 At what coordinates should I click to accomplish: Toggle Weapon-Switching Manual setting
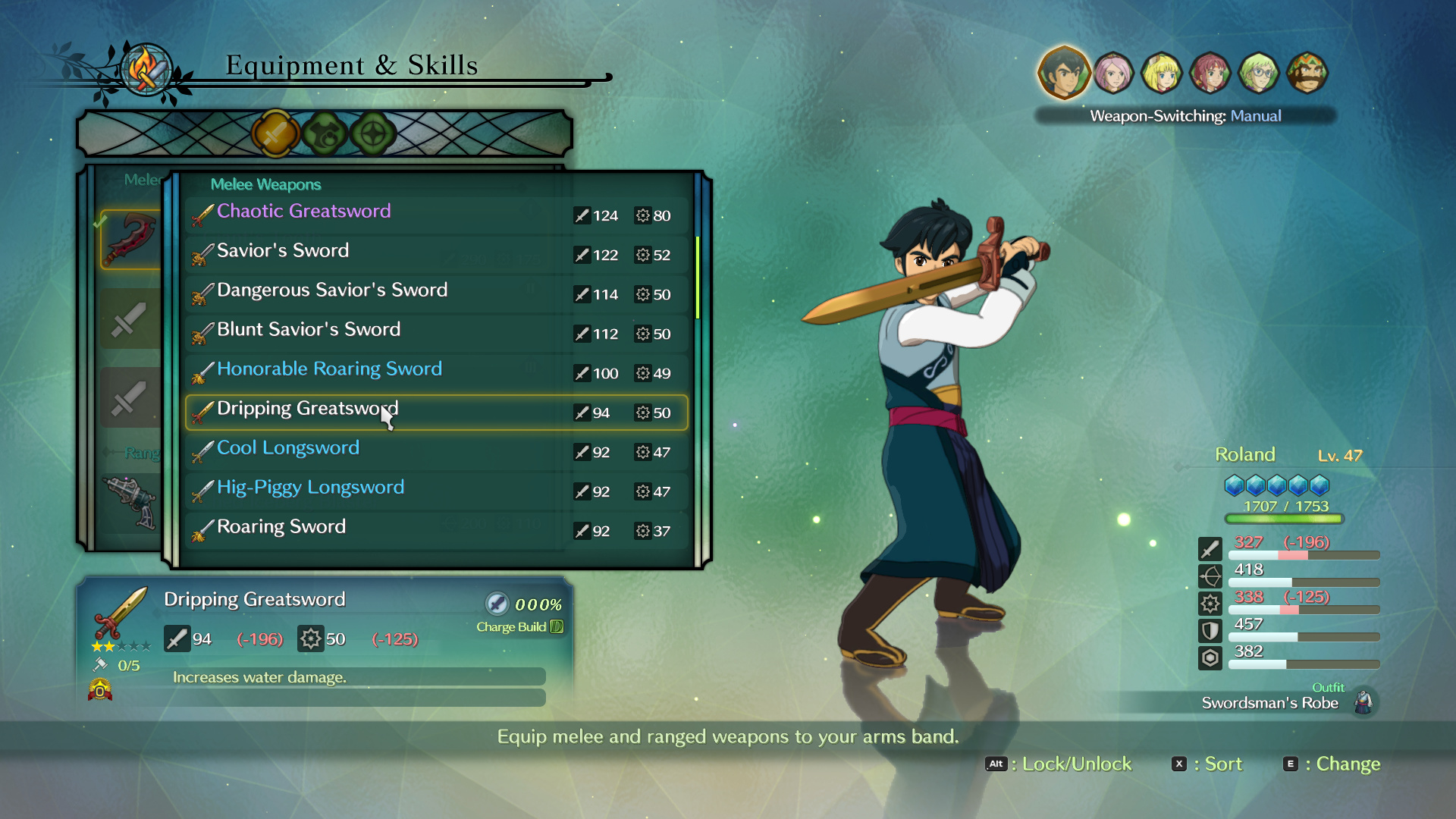click(x=1185, y=116)
